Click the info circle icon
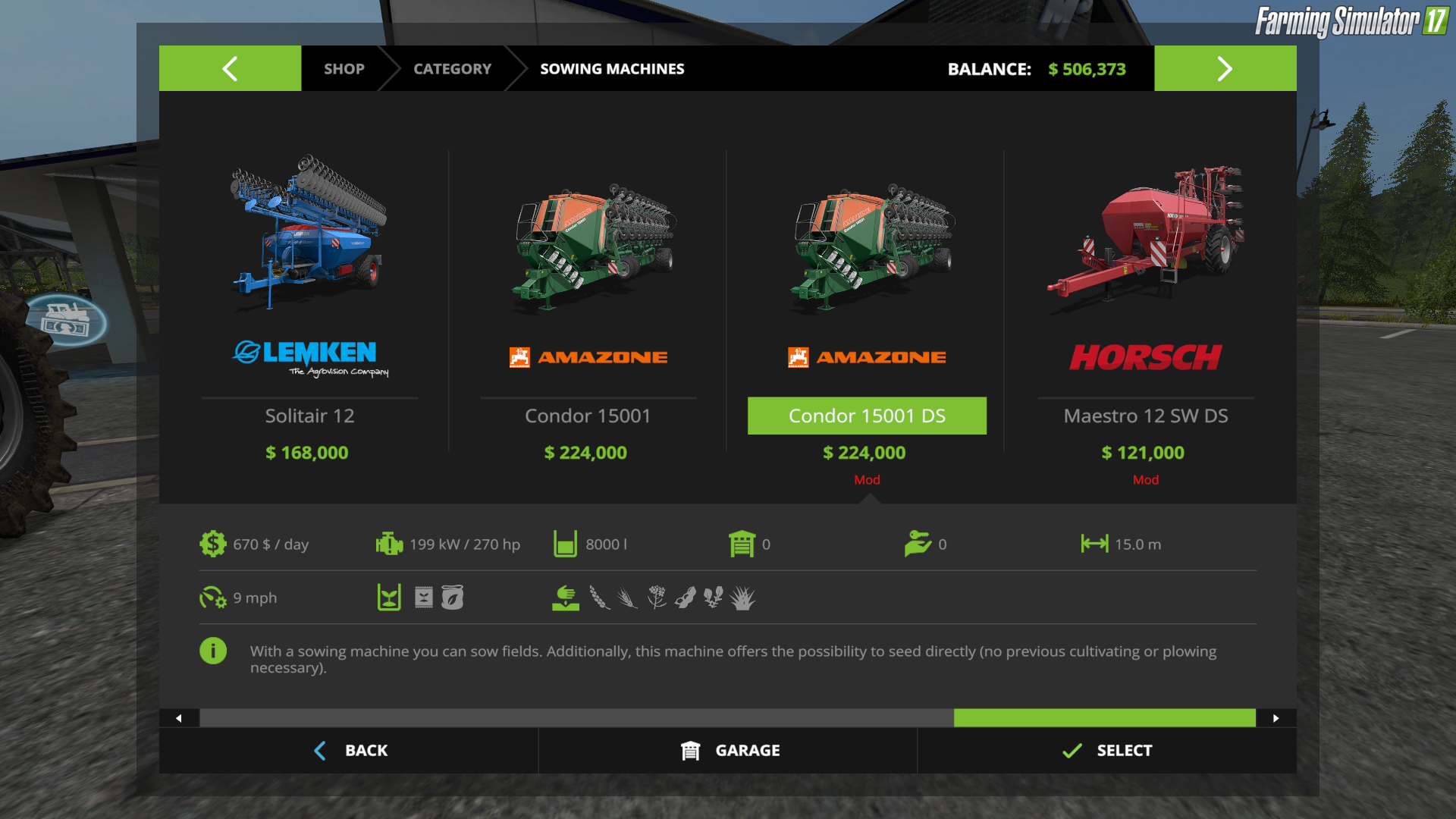This screenshot has width=1456, height=819. click(x=213, y=651)
